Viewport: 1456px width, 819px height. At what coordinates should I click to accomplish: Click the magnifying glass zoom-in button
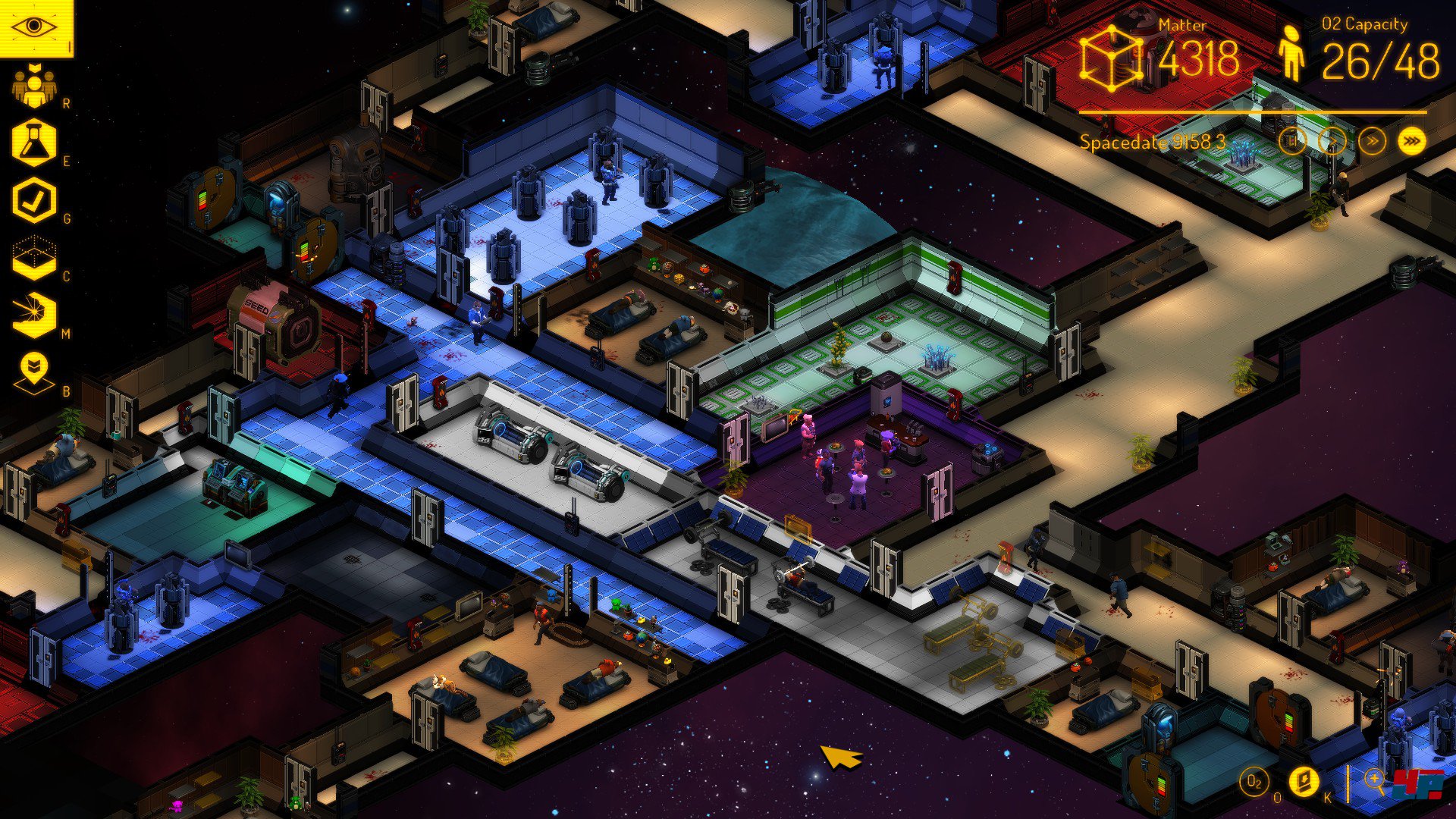1374,780
